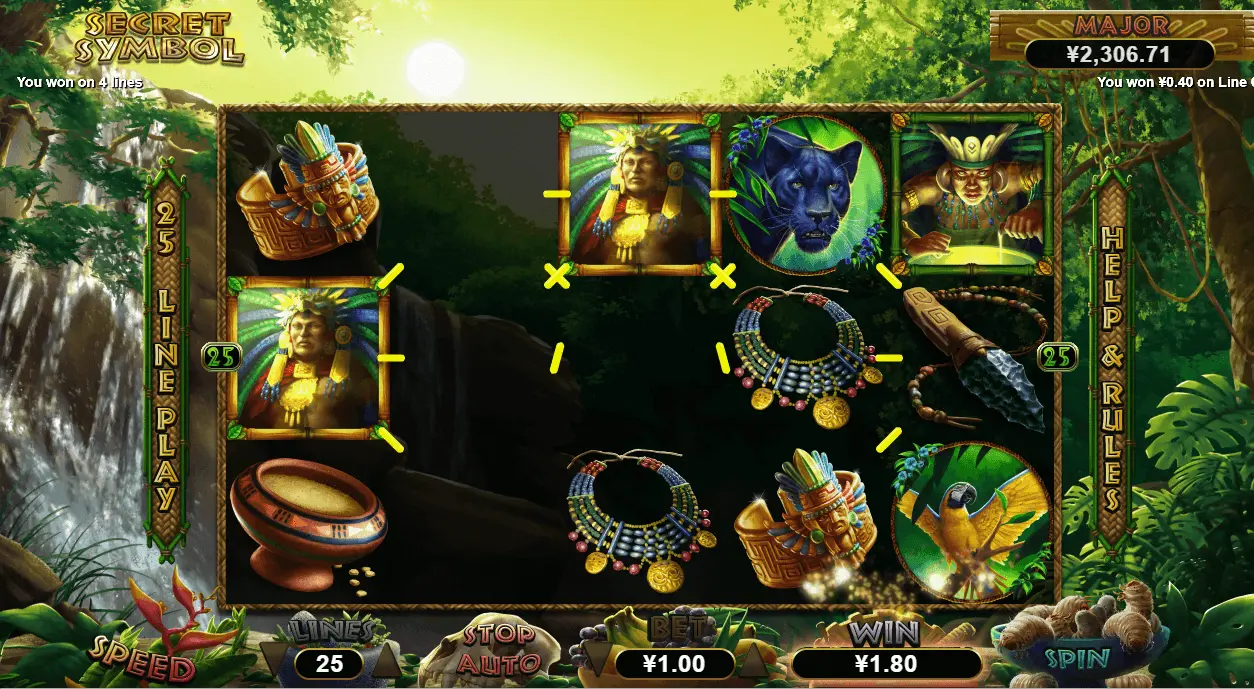
Task: Toggle the Speed button
Action: tap(142, 658)
